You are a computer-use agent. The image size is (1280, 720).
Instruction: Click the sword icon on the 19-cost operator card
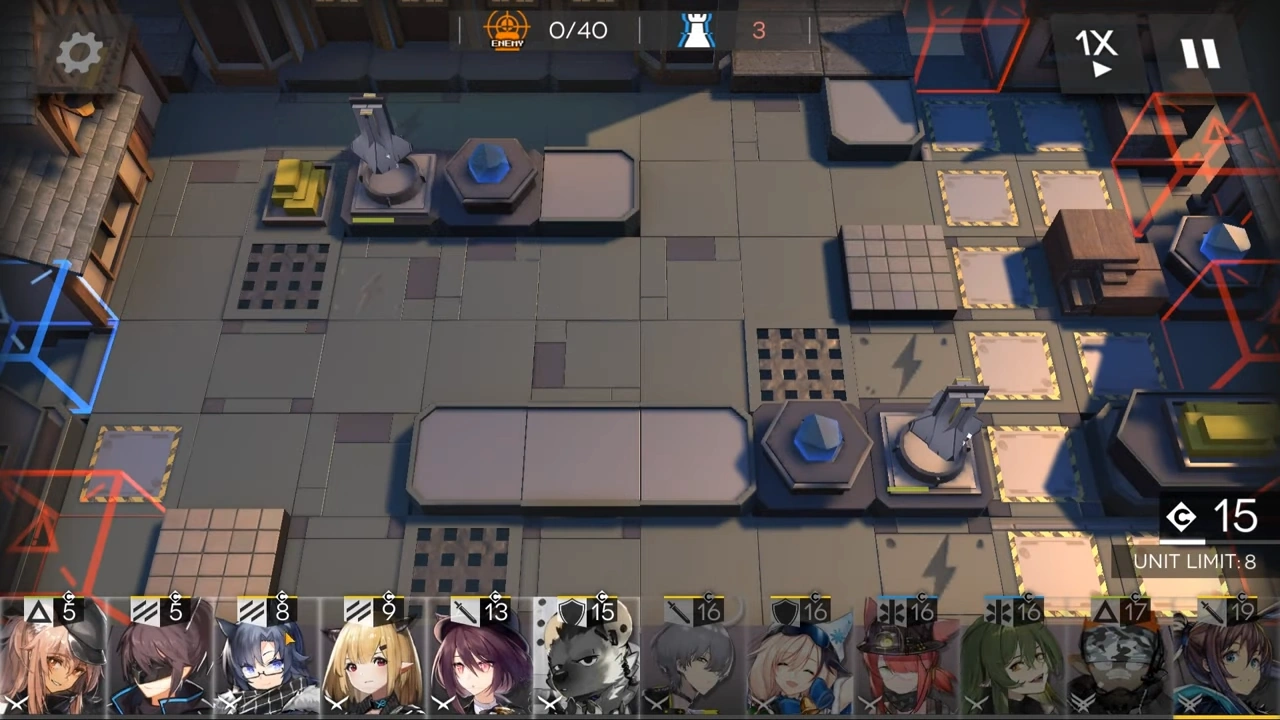(x=1210, y=611)
